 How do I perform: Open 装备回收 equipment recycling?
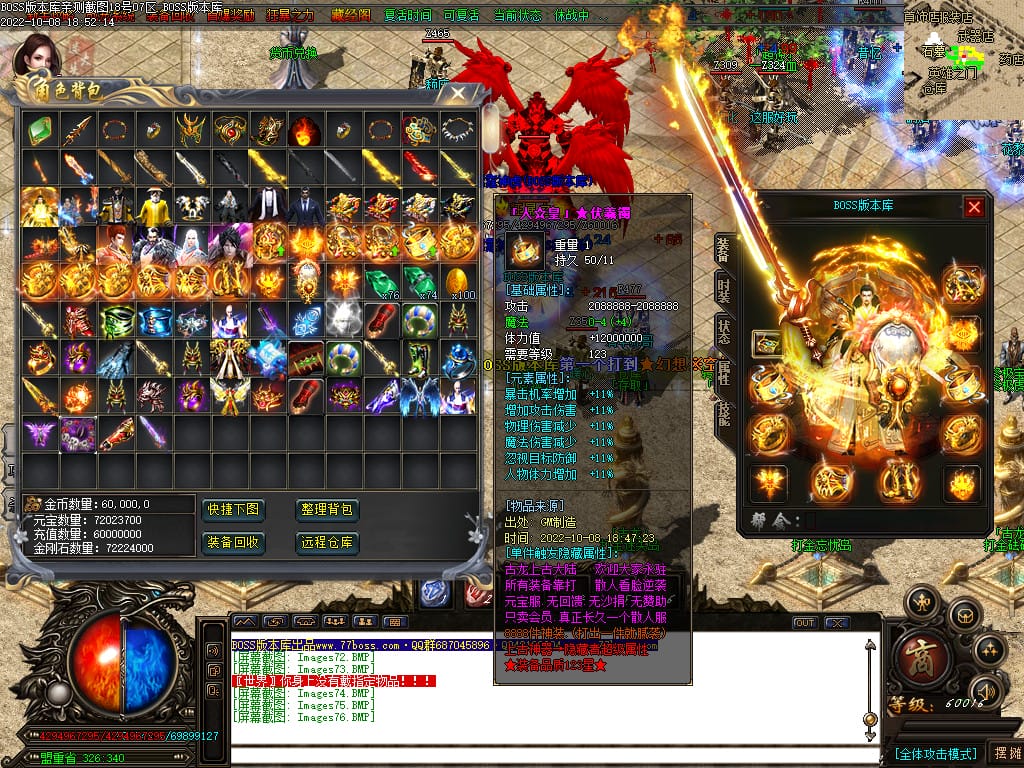233,542
